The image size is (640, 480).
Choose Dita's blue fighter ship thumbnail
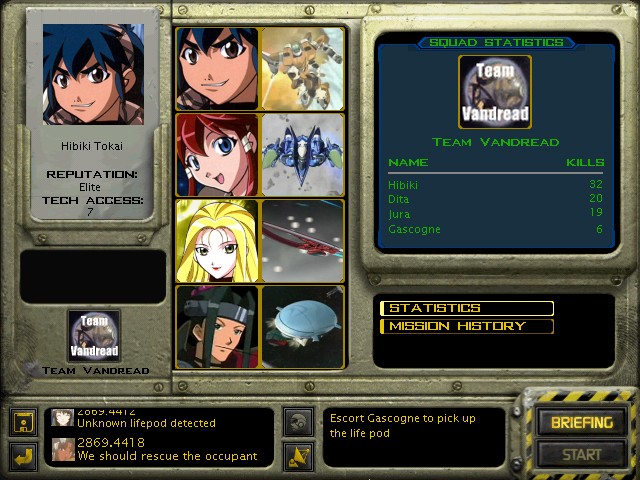[x=302, y=154]
